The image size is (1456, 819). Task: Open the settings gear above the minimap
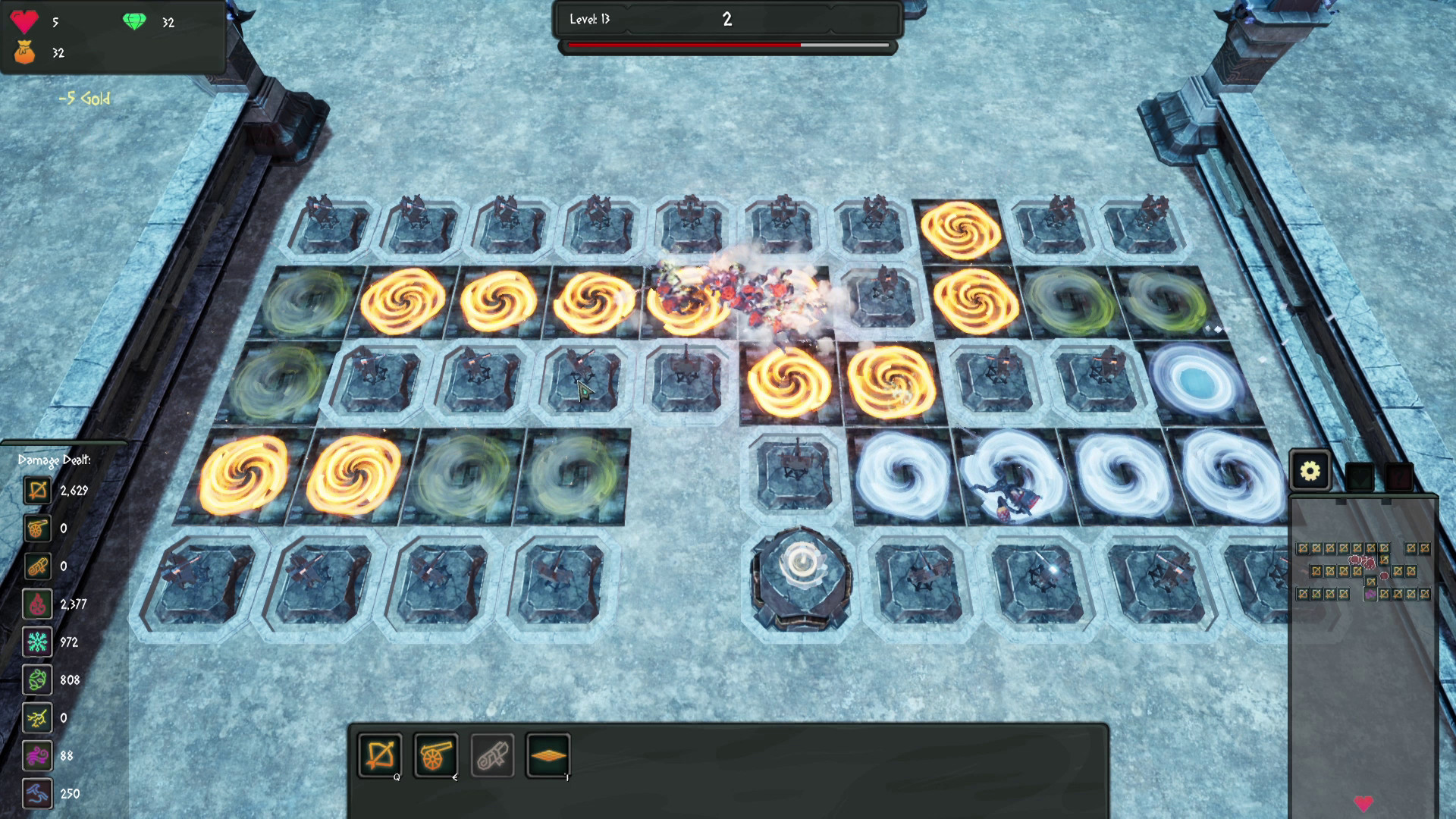click(1308, 470)
